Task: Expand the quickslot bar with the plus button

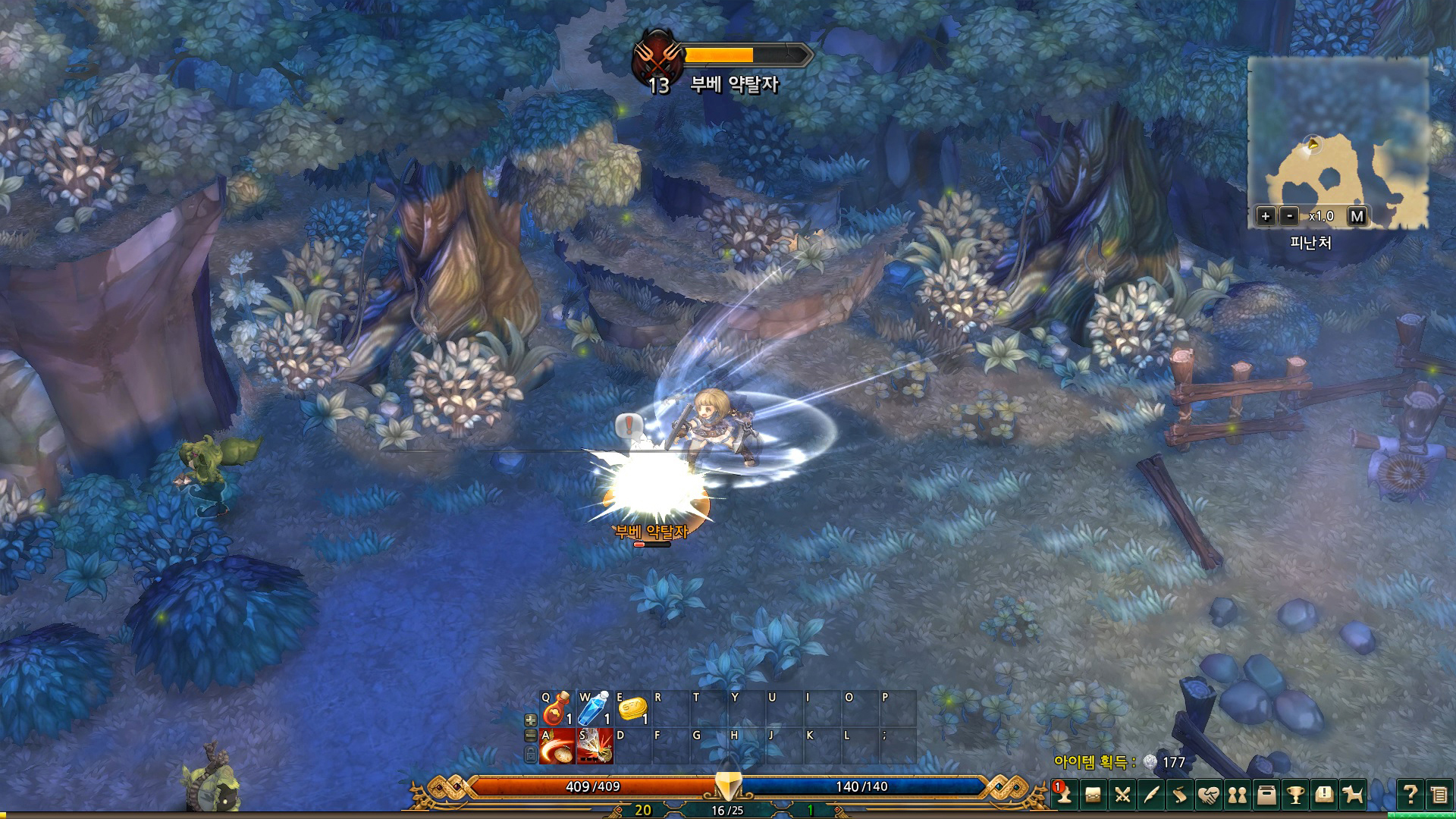Action: [531, 720]
